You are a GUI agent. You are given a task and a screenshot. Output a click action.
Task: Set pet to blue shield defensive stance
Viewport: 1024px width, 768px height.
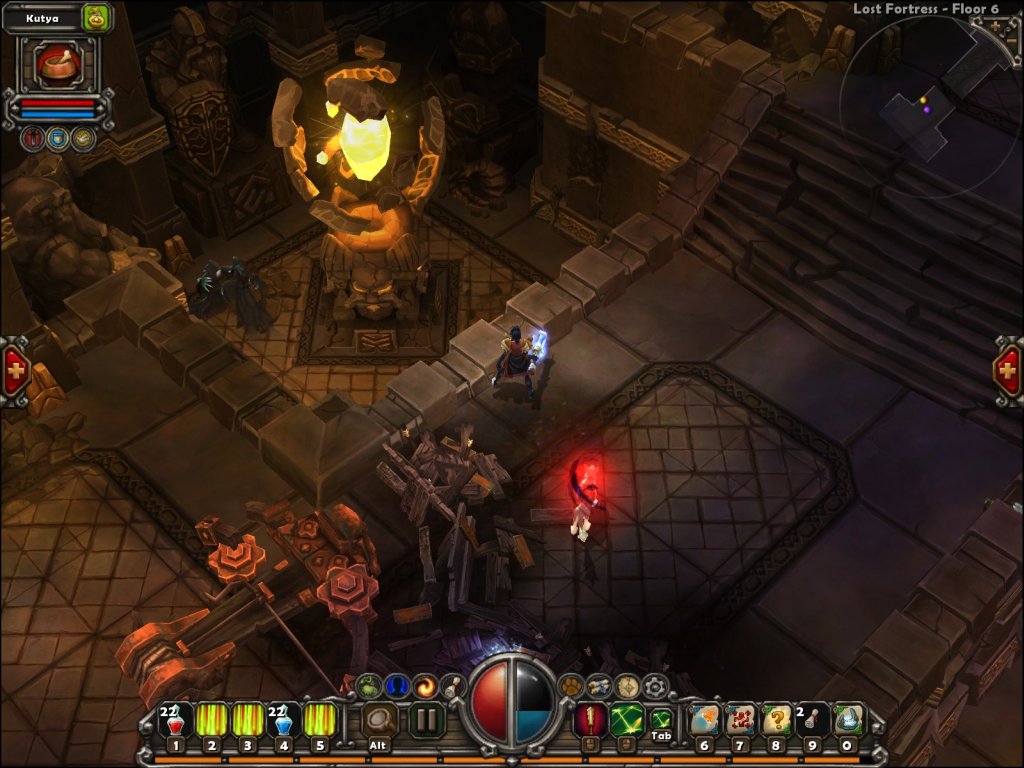point(57,138)
